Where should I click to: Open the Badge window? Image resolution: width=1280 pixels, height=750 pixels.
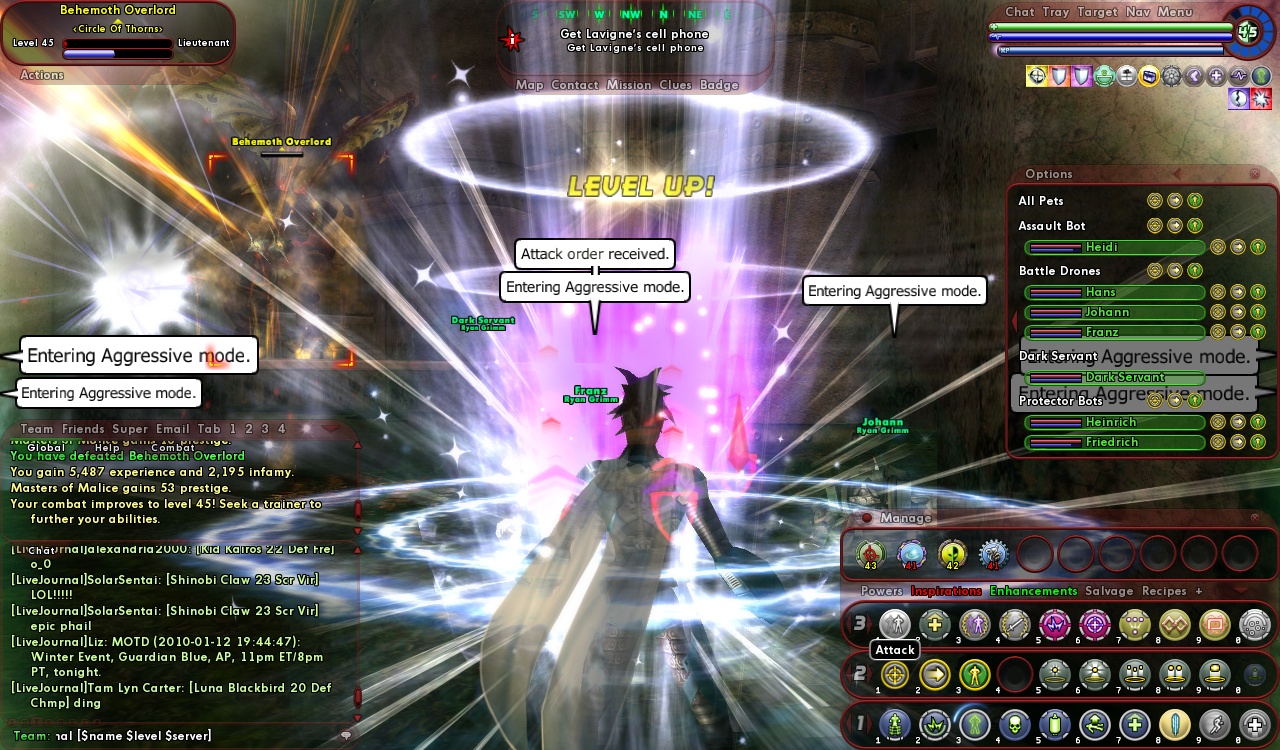719,85
